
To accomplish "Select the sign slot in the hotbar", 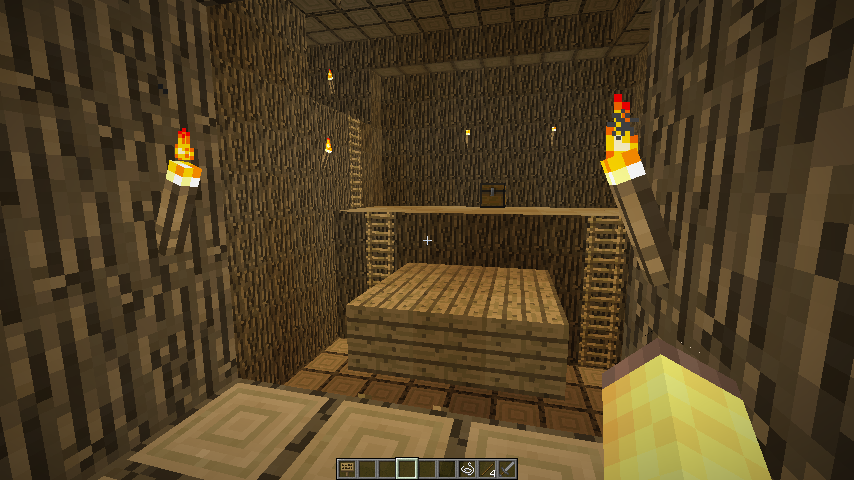I will point(347,468).
